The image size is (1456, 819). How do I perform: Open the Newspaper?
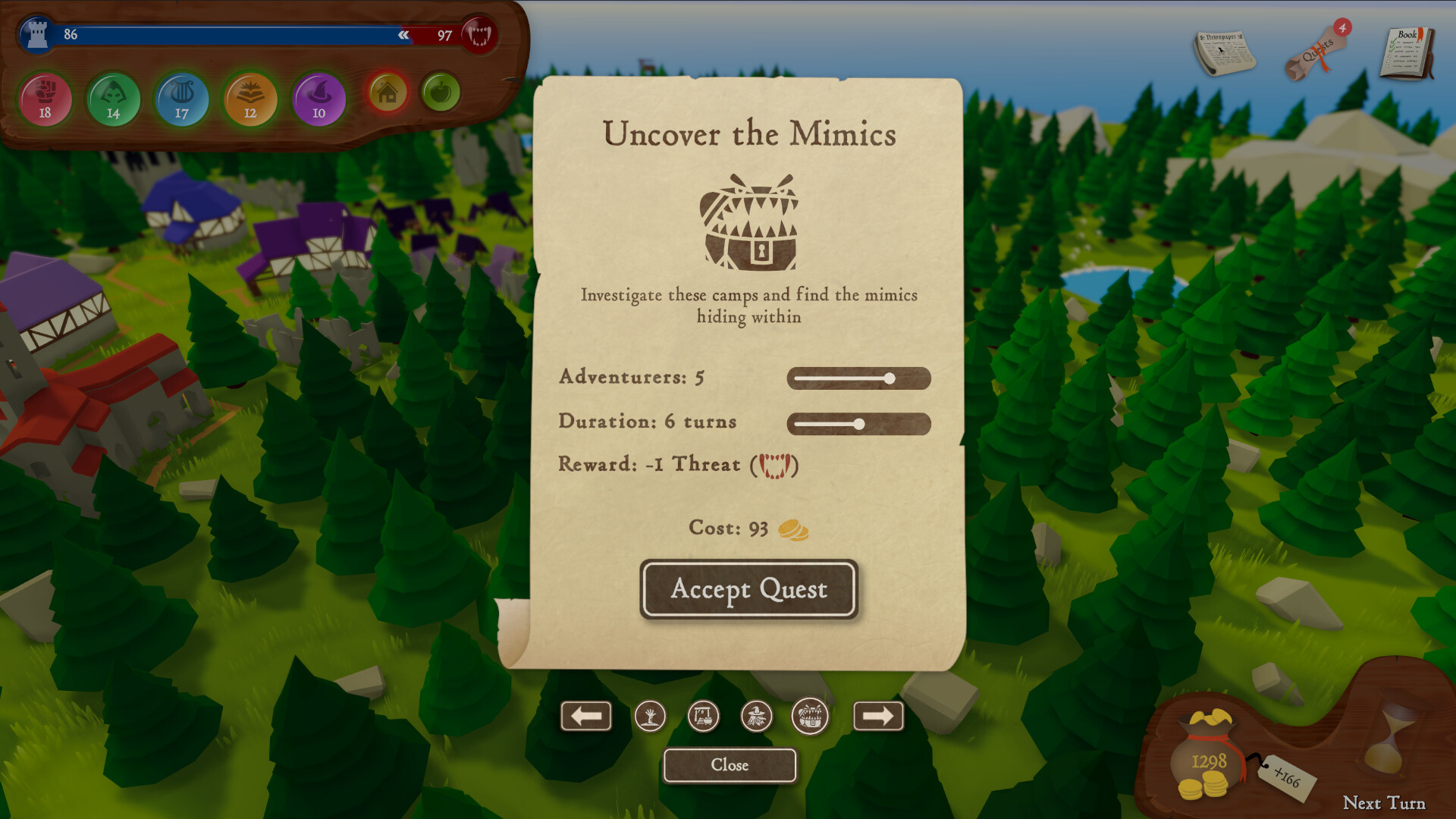[1224, 52]
